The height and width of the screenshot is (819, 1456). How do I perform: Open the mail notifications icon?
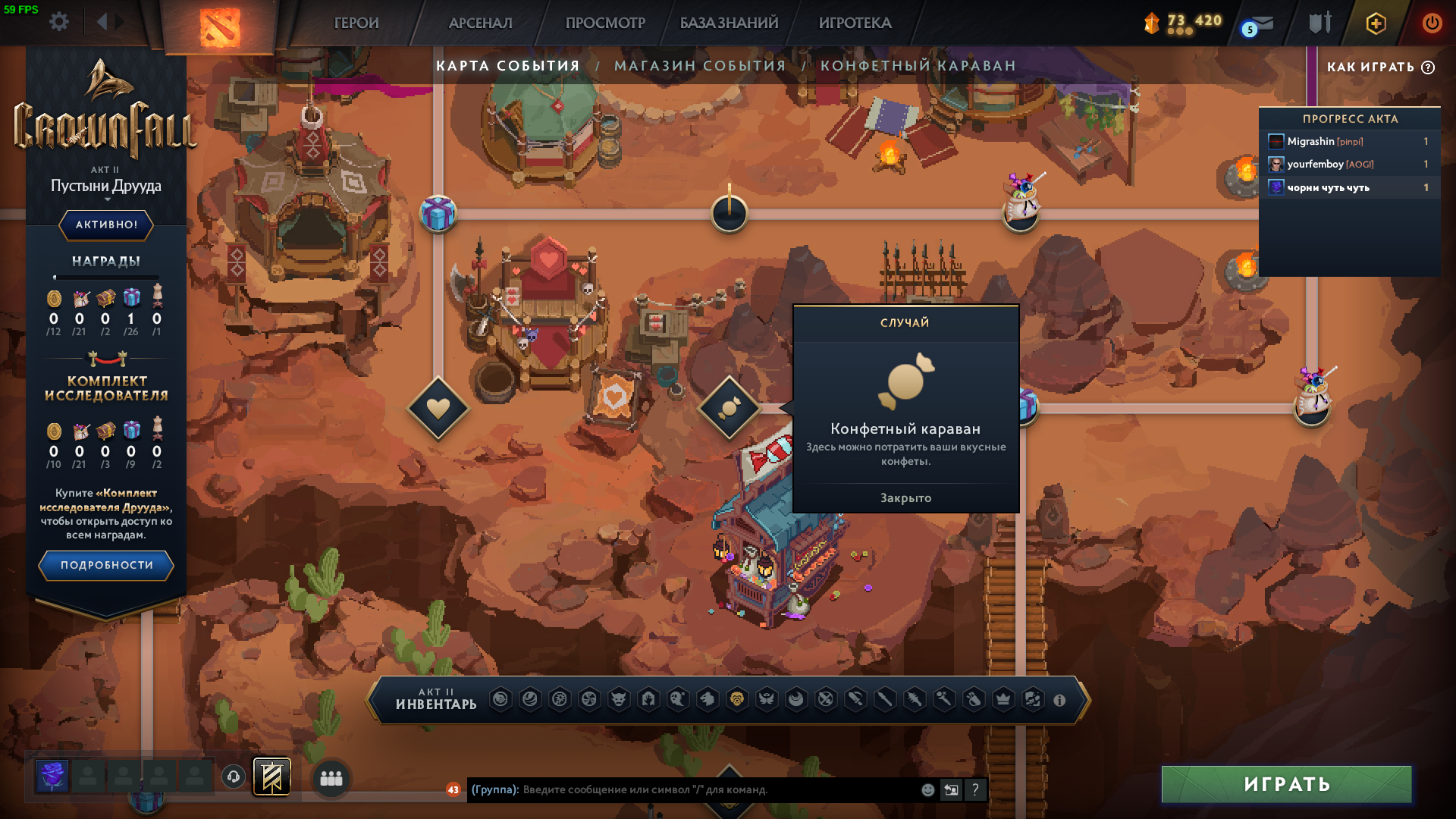[1259, 24]
